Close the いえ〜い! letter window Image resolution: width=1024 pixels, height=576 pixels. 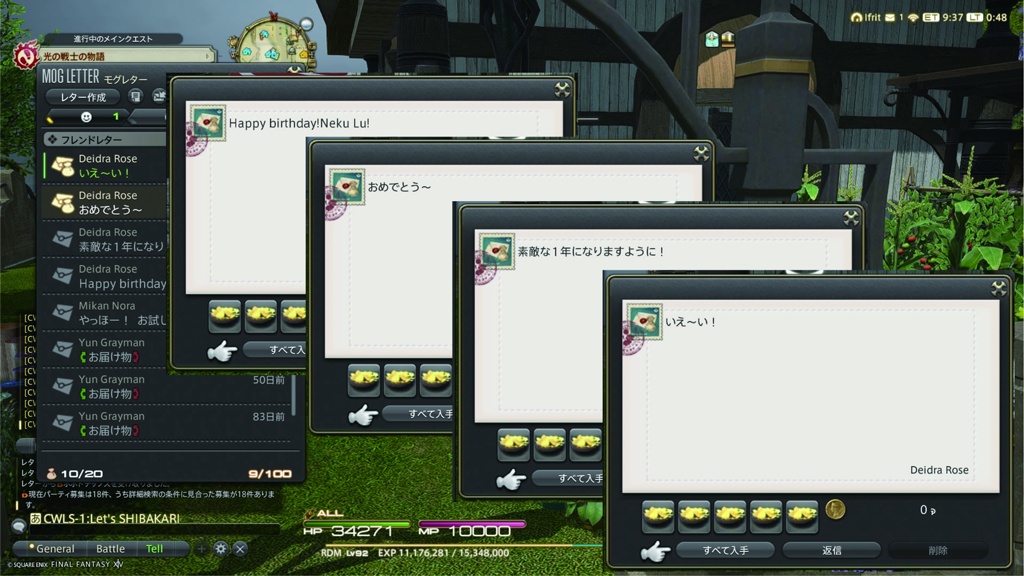[998, 288]
